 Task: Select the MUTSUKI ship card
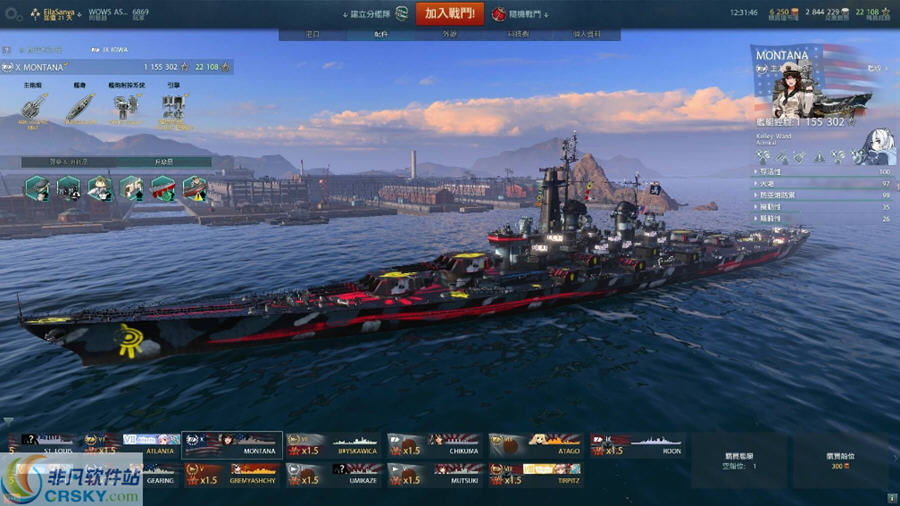point(435,474)
